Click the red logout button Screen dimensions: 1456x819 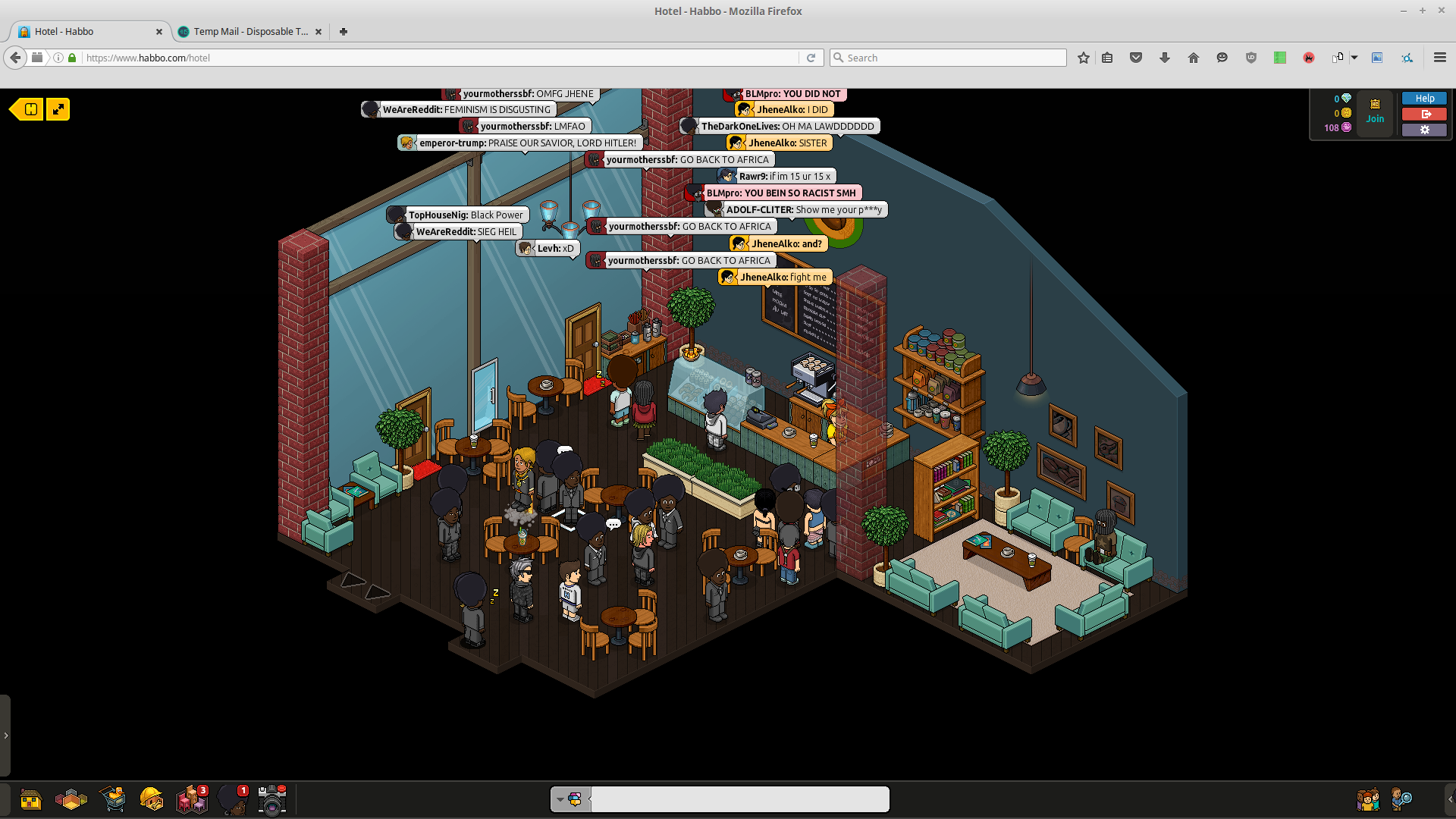[x=1424, y=114]
